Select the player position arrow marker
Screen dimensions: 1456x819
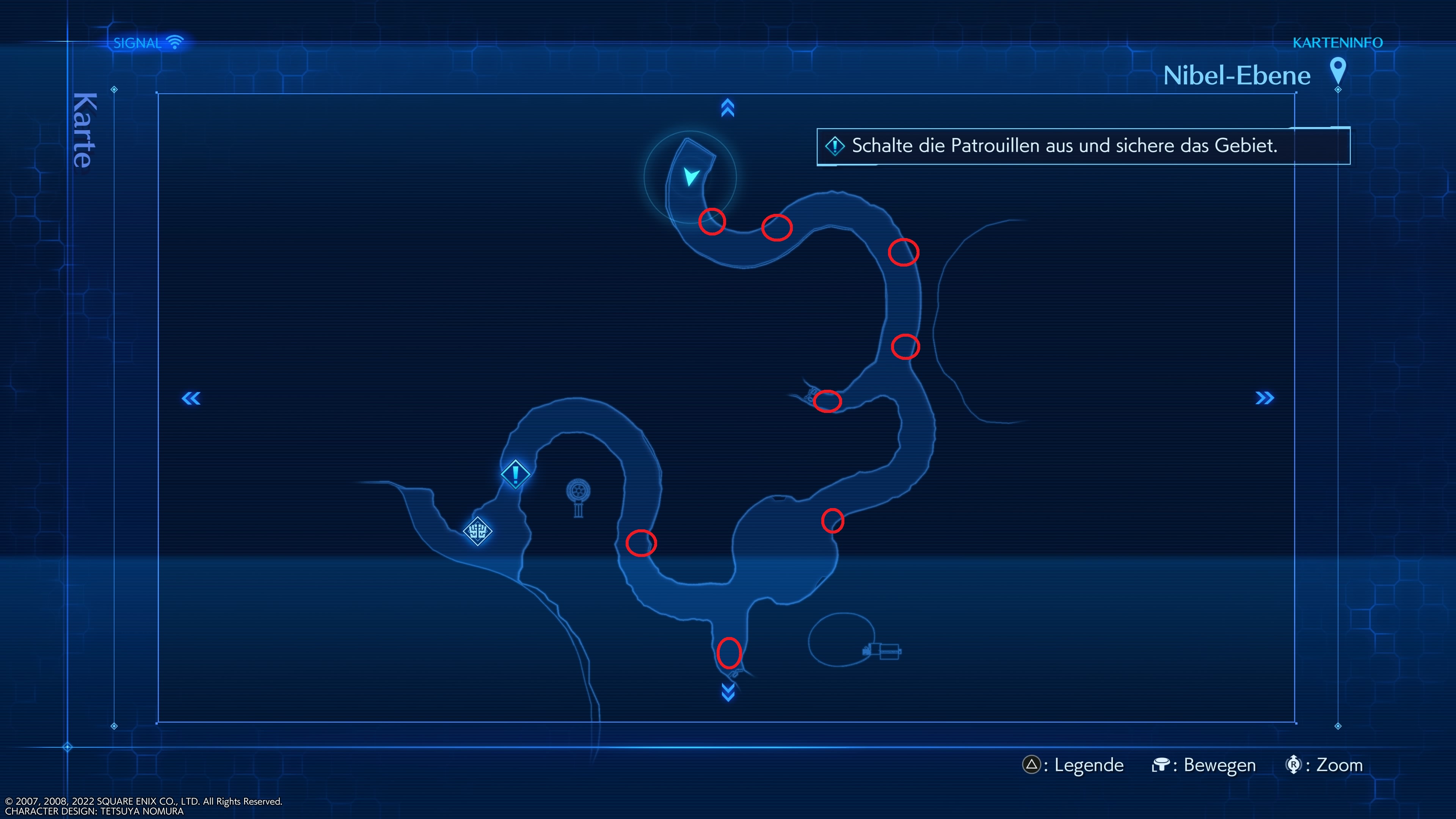(x=691, y=176)
